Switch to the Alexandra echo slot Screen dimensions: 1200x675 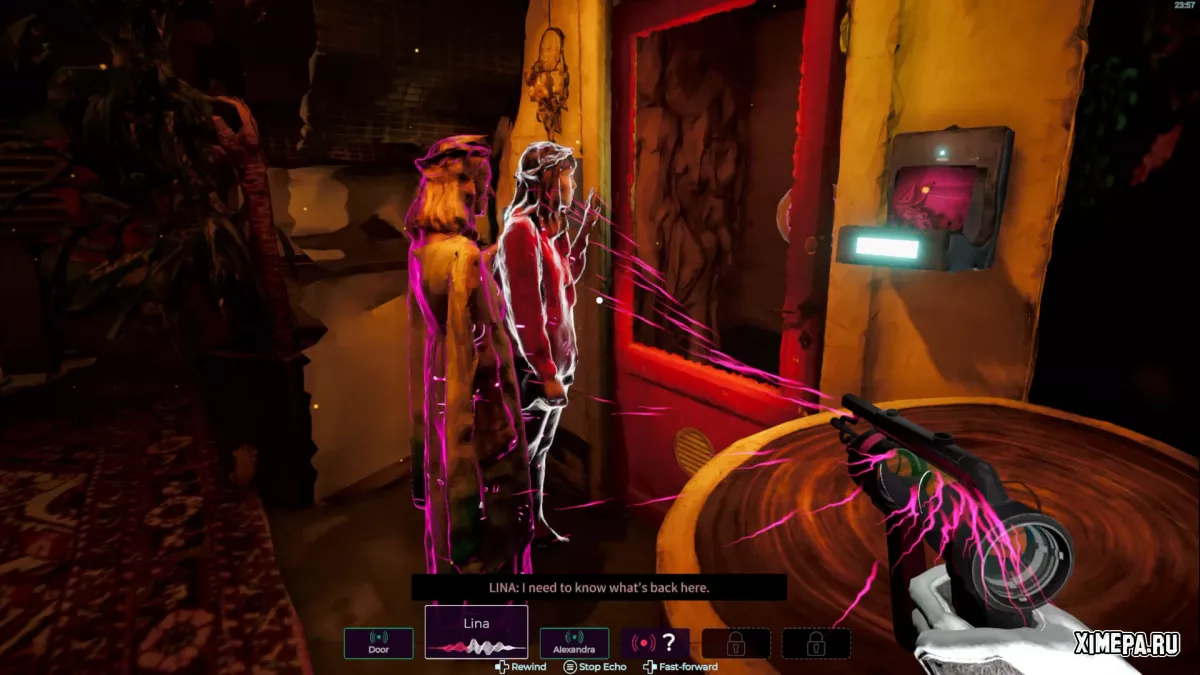[x=574, y=643]
